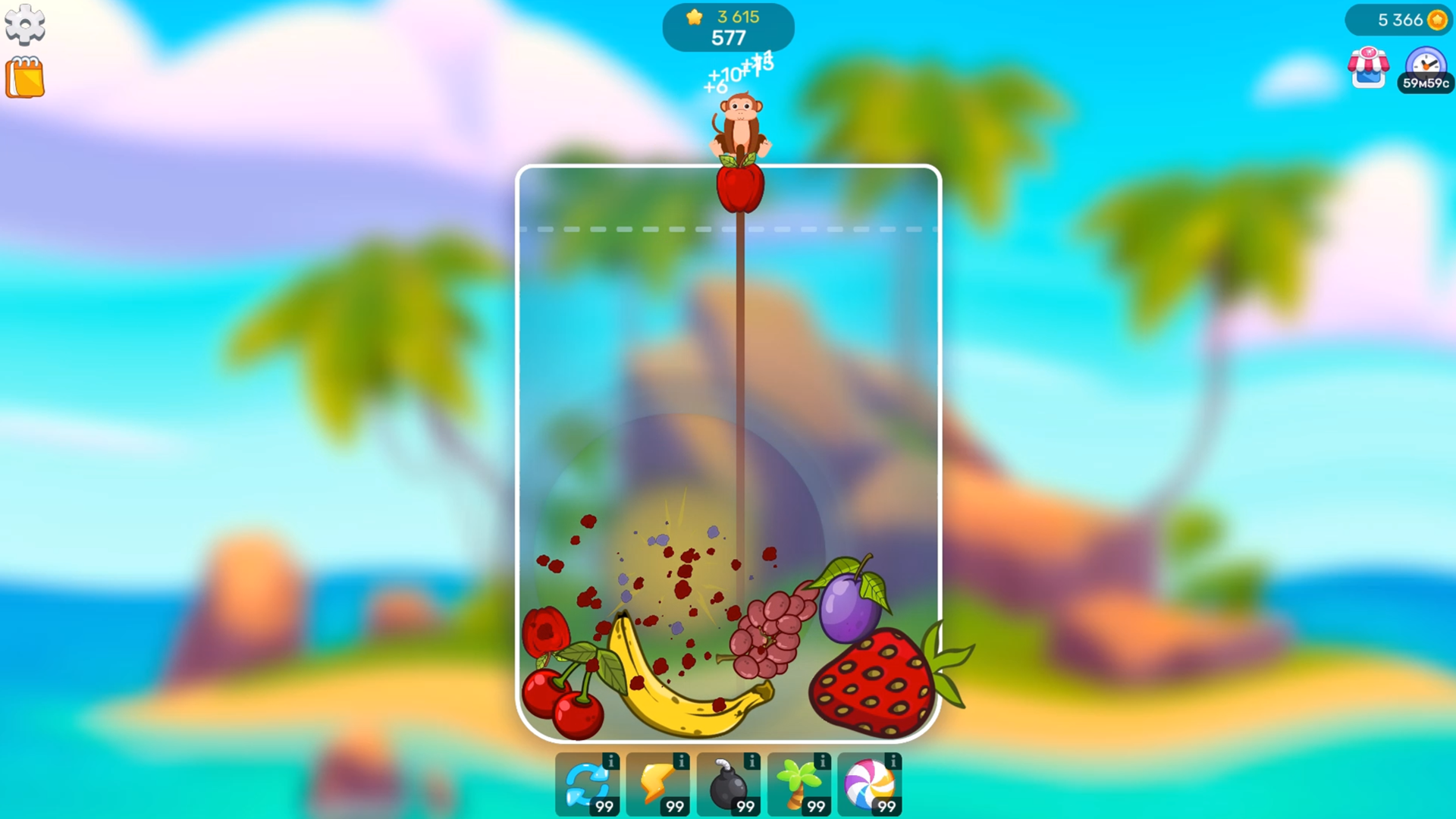Activate the lightning bolt booster

pyautogui.click(x=657, y=783)
